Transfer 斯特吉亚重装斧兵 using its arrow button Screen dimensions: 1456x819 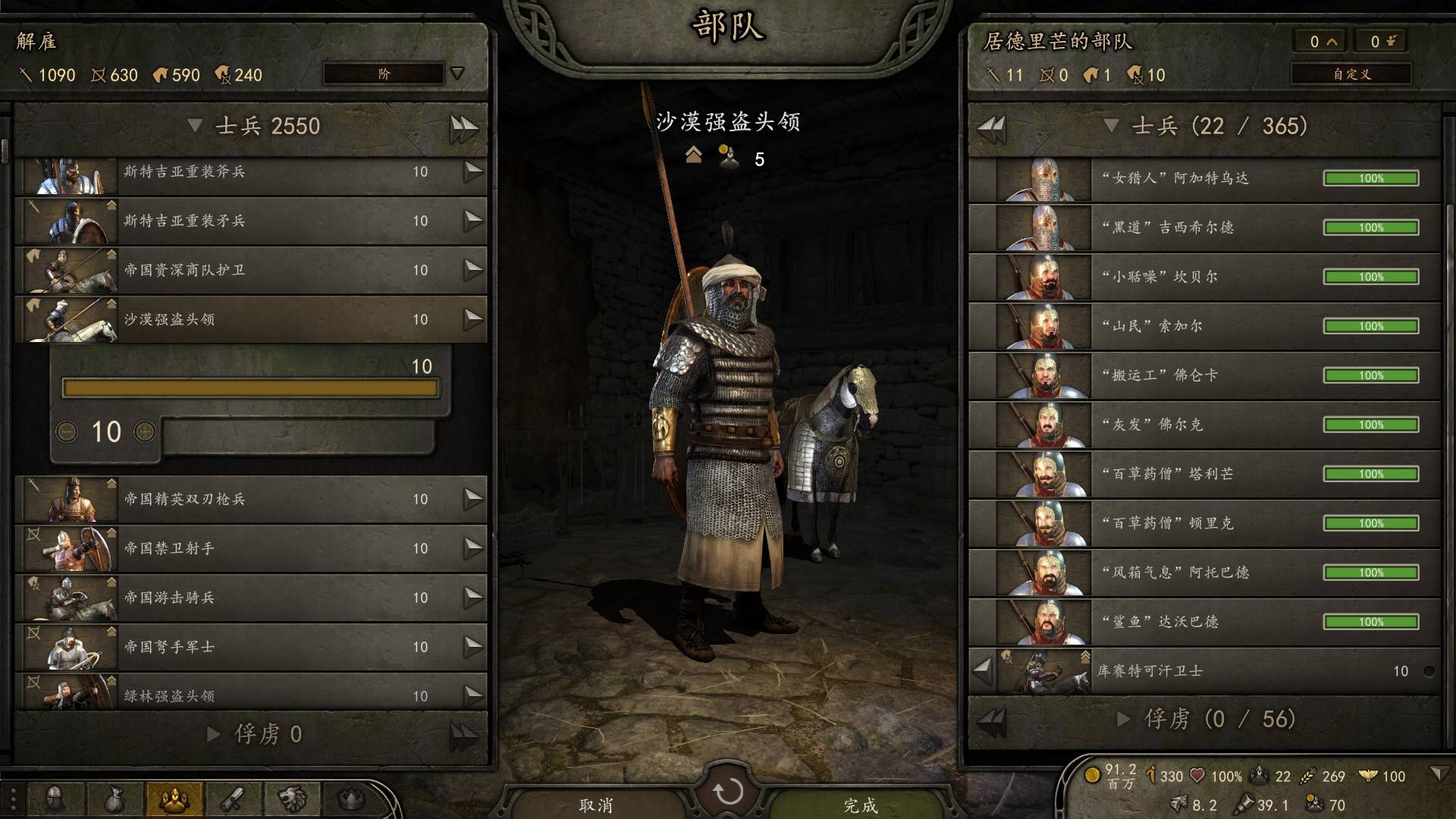click(473, 171)
